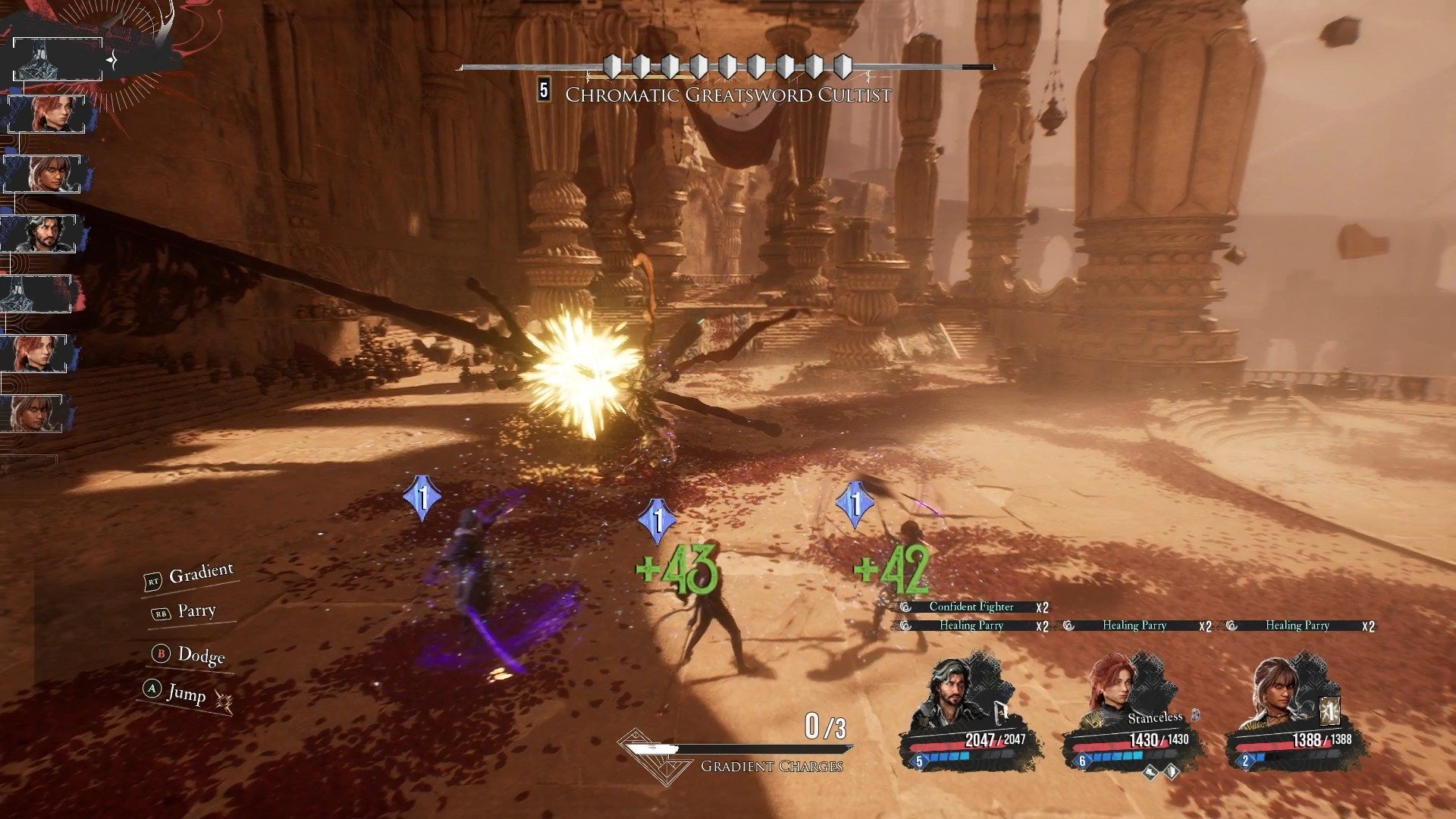
Task: Select the bearded man in the turn order
Action: click(43, 234)
